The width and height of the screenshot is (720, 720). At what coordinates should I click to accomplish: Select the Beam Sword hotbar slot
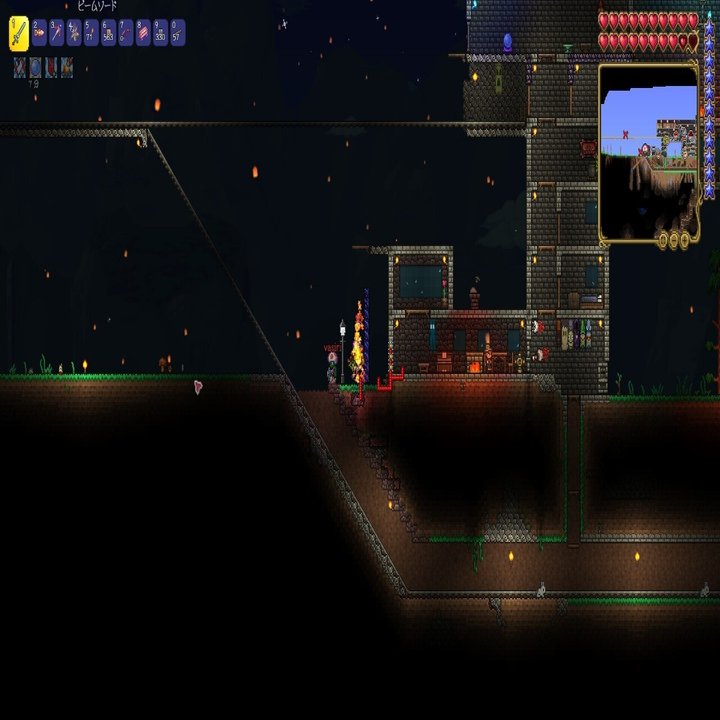tap(18, 33)
